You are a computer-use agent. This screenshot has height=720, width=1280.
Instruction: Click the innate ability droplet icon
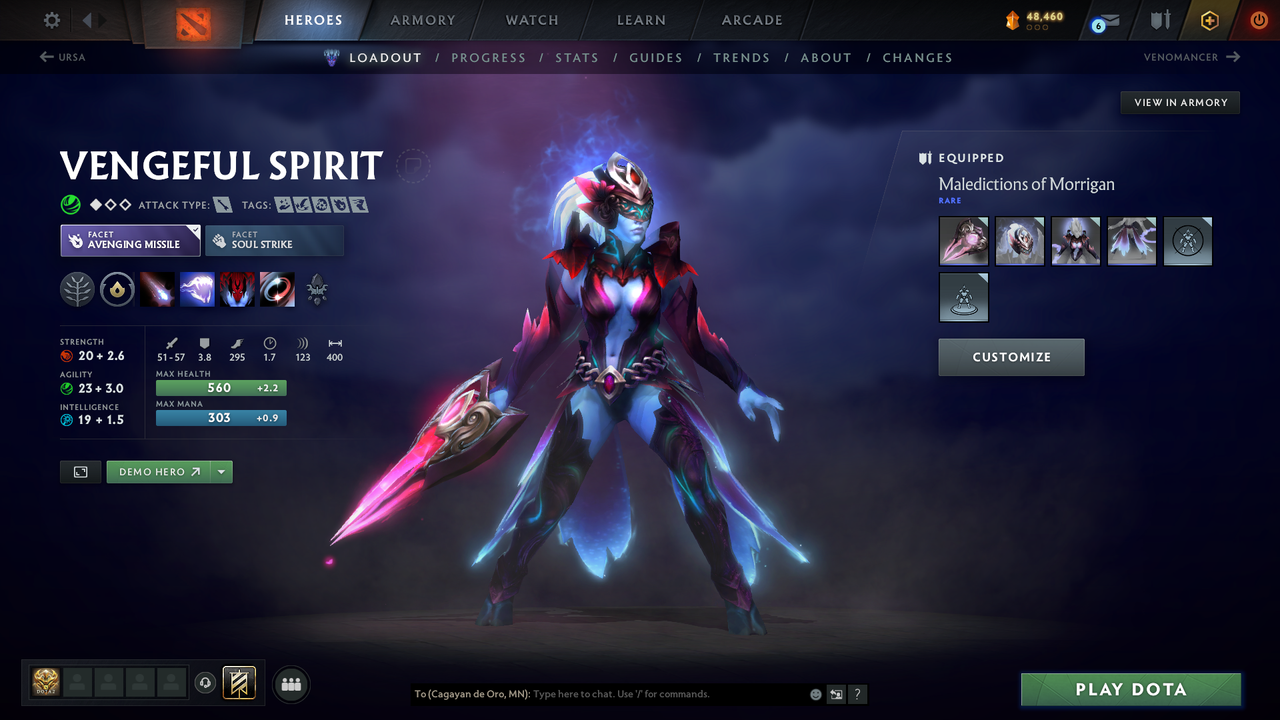117,289
